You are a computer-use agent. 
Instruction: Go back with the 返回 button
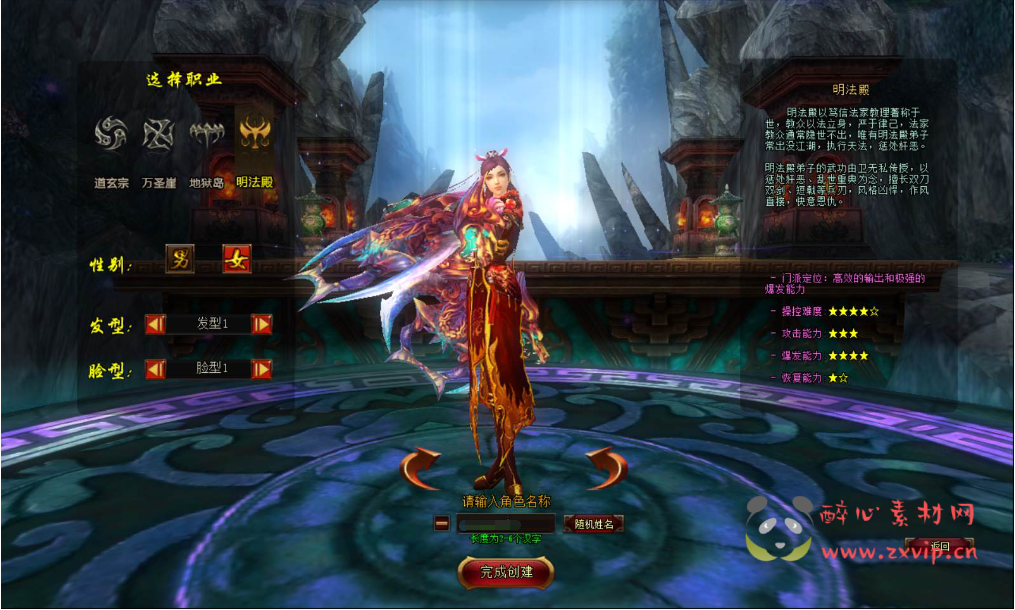click(939, 546)
